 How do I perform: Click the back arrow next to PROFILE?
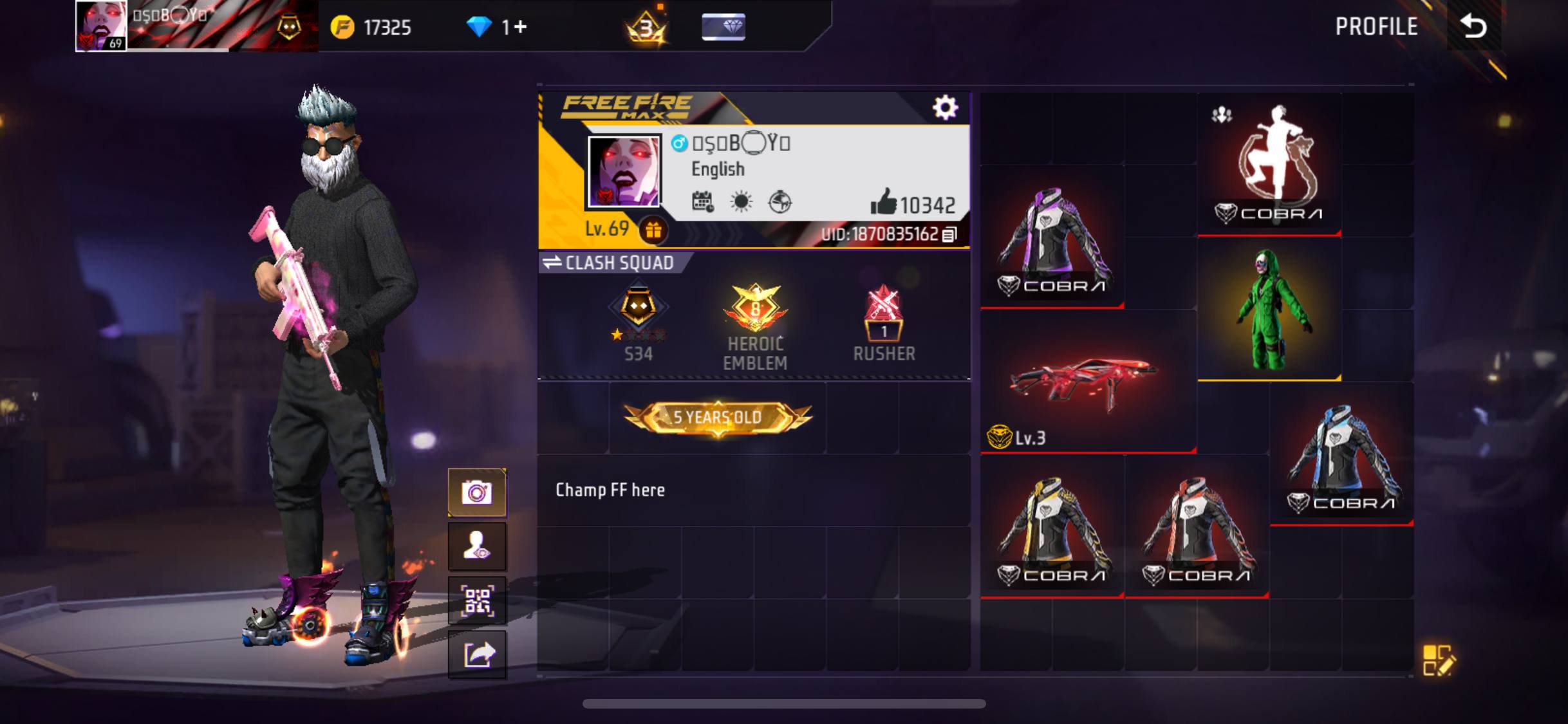pos(1473,26)
